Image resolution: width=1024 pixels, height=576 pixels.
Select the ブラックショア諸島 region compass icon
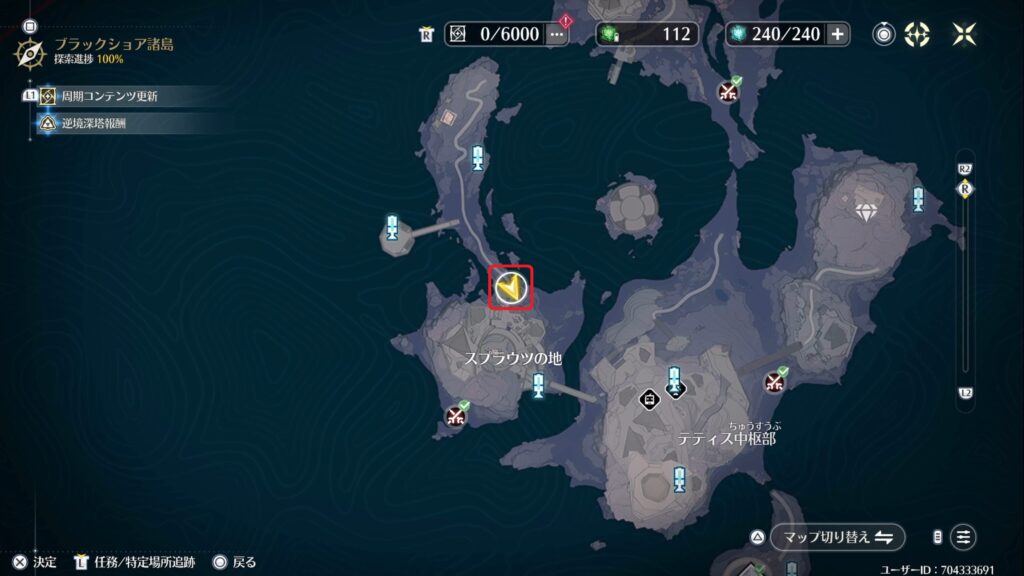pyautogui.click(x=29, y=52)
